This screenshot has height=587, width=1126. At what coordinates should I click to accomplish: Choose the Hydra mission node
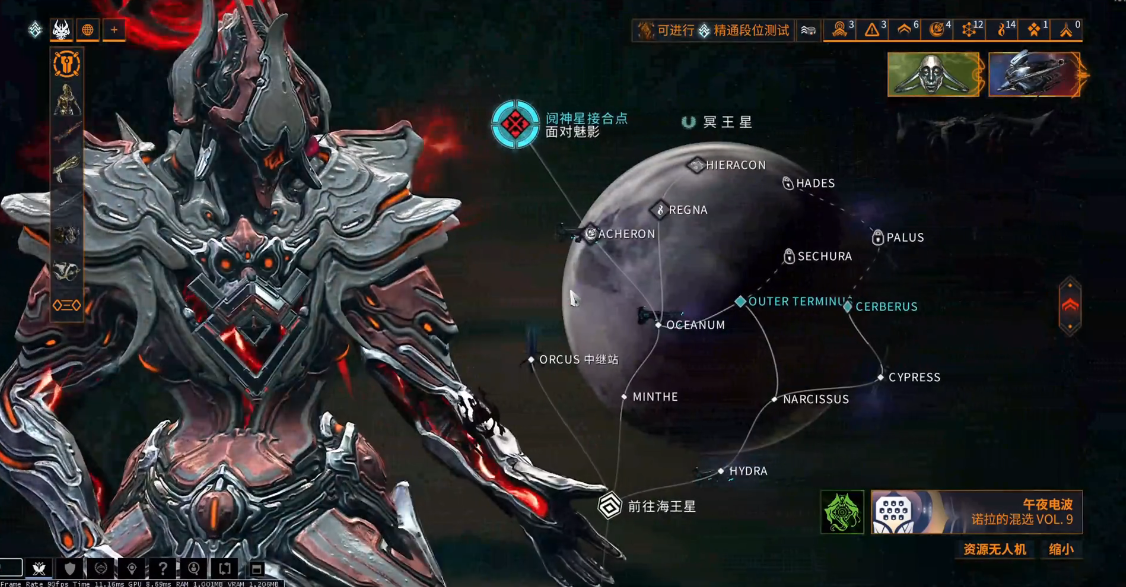pos(721,471)
